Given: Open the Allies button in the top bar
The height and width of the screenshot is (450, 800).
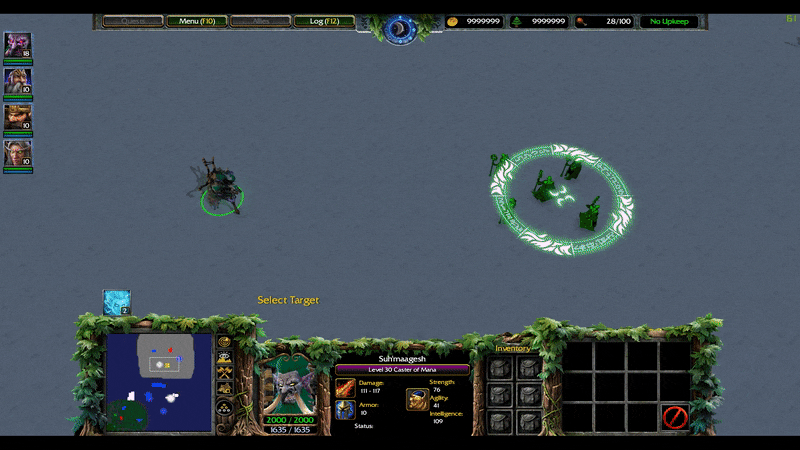Looking at the screenshot, I should pyautogui.click(x=260, y=21).
